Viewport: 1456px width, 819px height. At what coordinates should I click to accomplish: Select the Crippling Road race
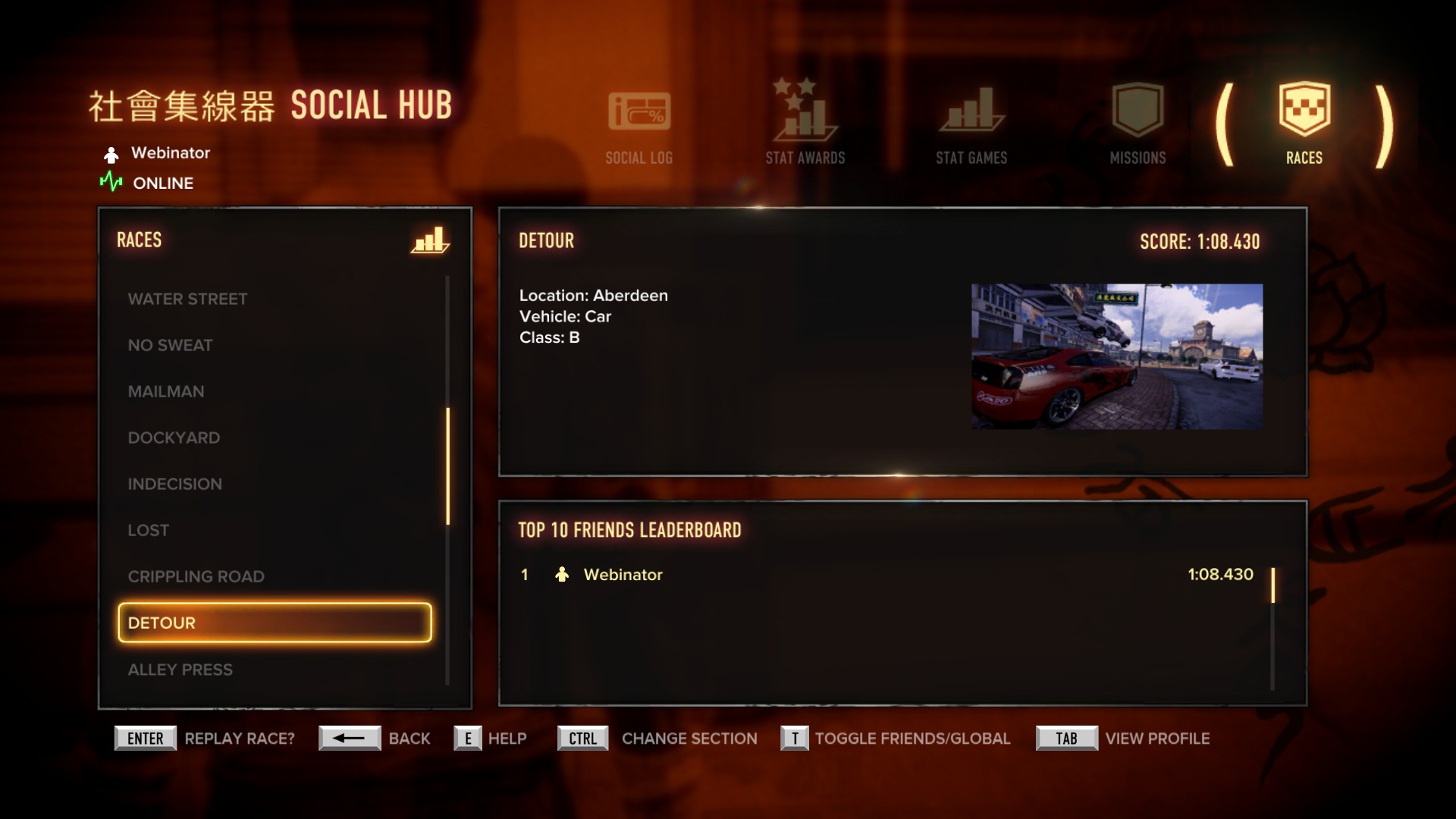click(196, 576)
